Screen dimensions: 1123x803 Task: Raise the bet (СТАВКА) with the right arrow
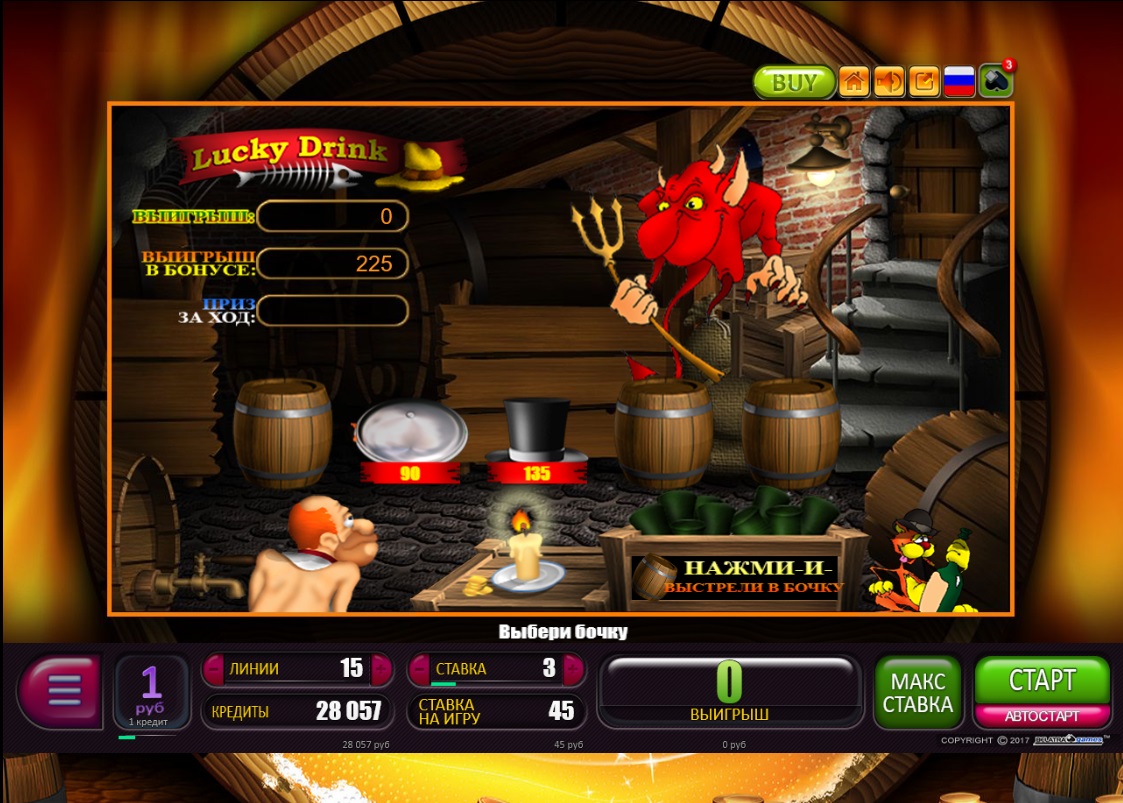coord(575,669)
